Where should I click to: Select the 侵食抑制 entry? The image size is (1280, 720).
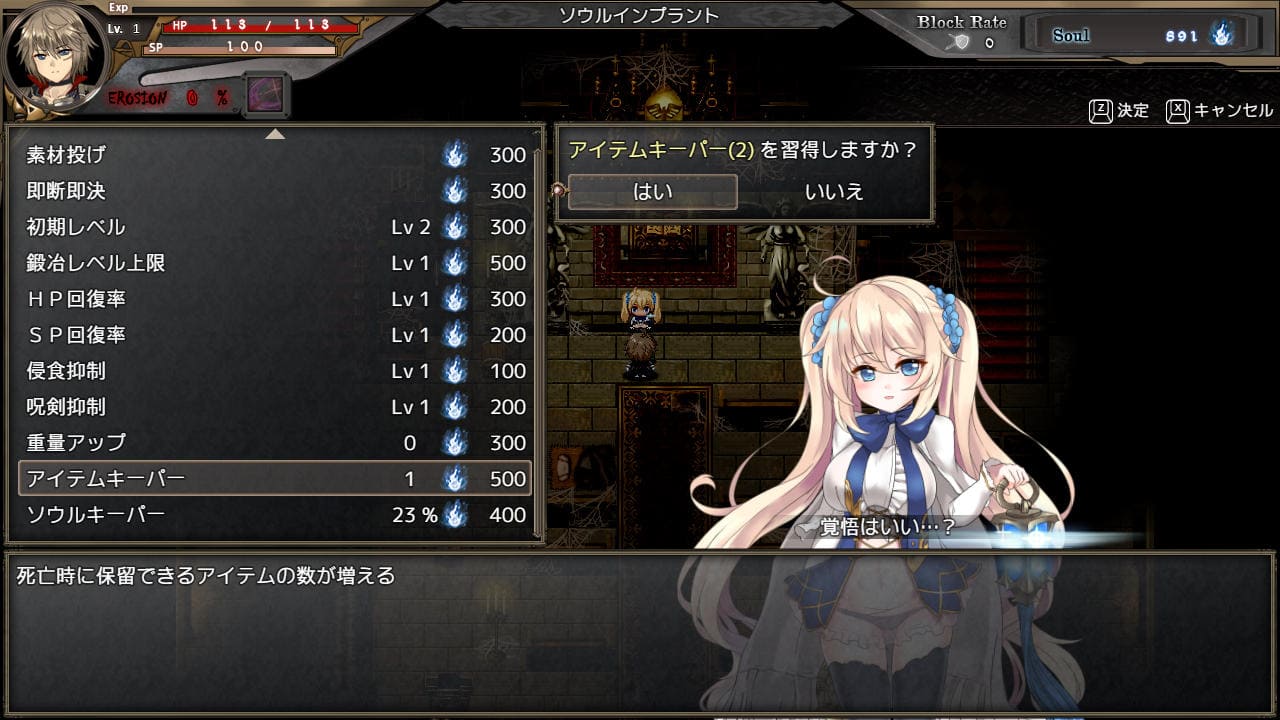[x=275, y=371]
